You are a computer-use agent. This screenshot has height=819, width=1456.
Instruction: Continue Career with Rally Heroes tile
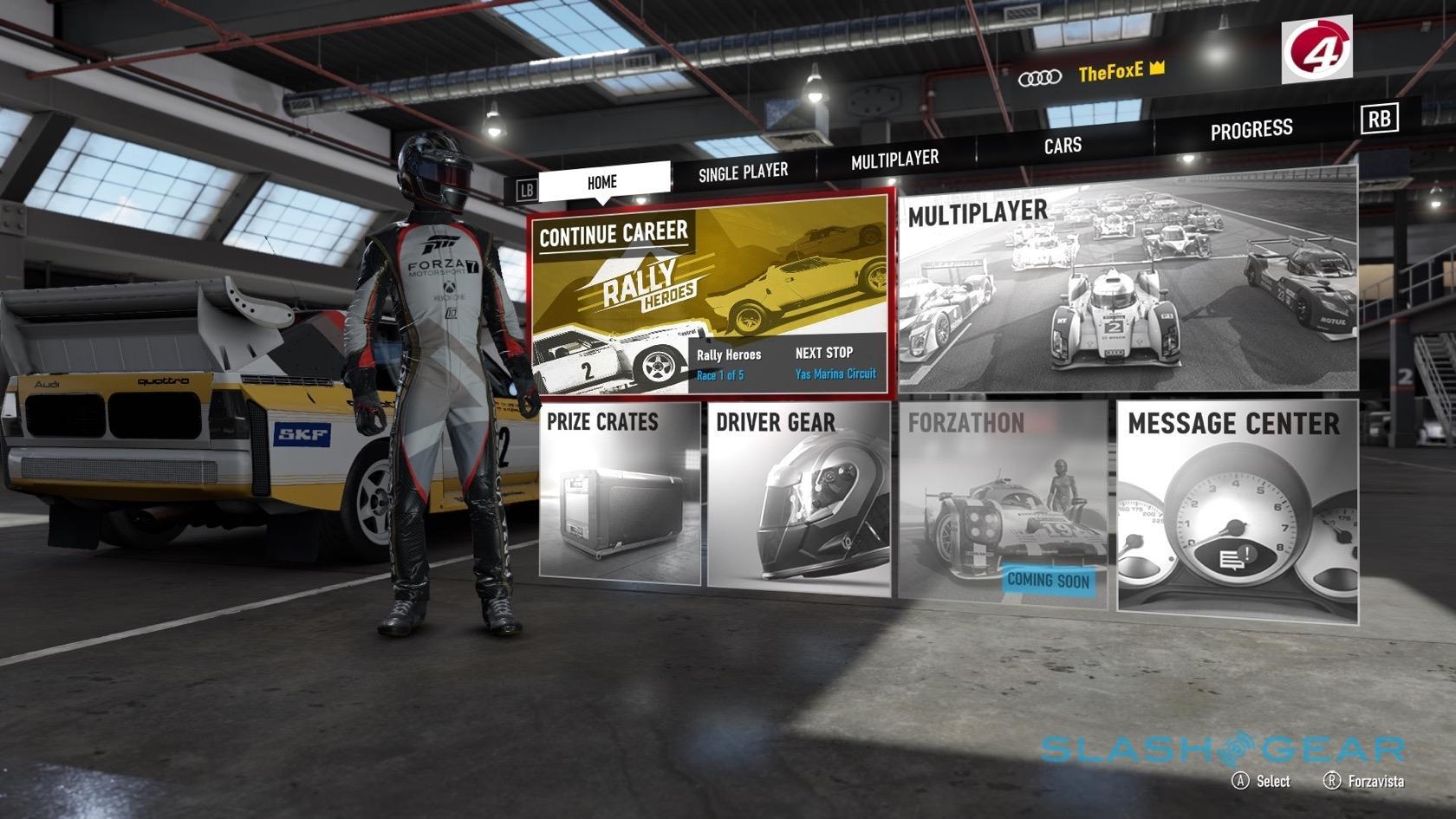(x=710, y=296)
